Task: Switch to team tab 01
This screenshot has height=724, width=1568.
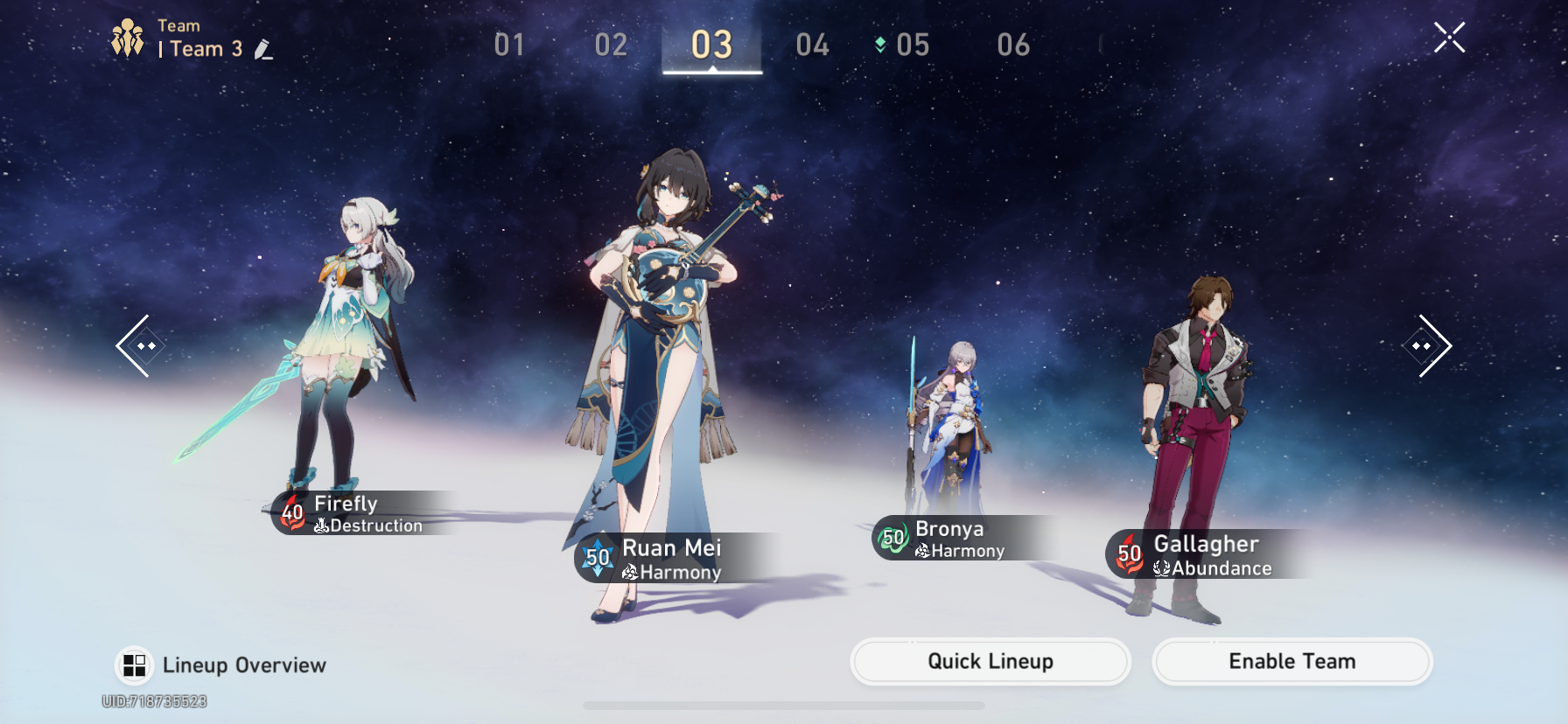Action: tap(510, 45)
